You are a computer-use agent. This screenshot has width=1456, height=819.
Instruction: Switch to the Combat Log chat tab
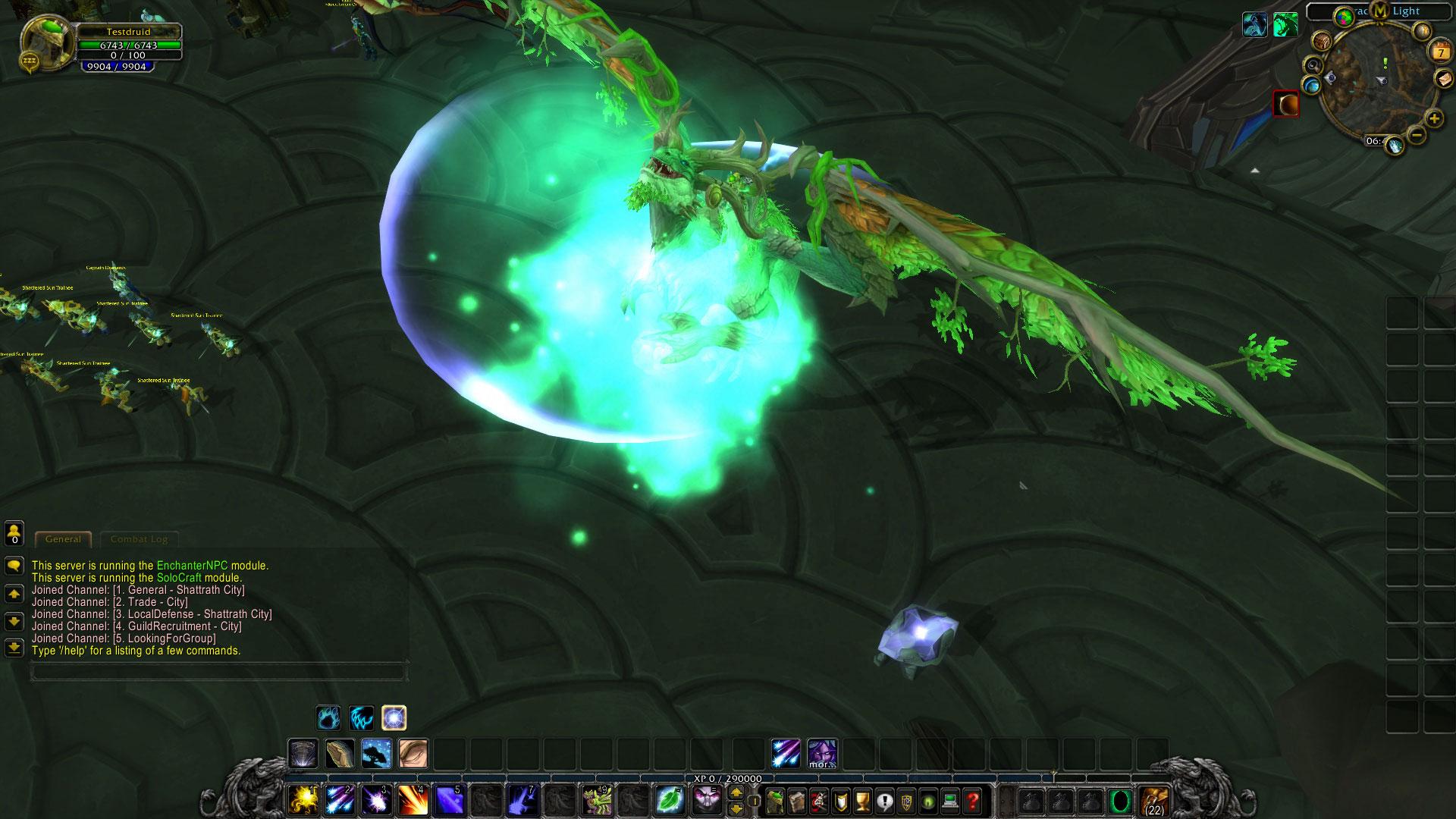pos(139,539)
